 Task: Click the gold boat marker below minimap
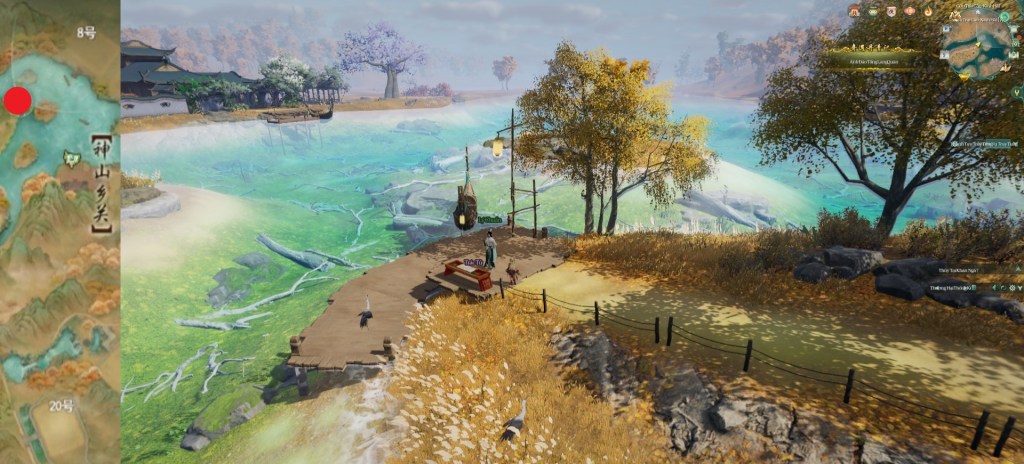tap(964, 77)
